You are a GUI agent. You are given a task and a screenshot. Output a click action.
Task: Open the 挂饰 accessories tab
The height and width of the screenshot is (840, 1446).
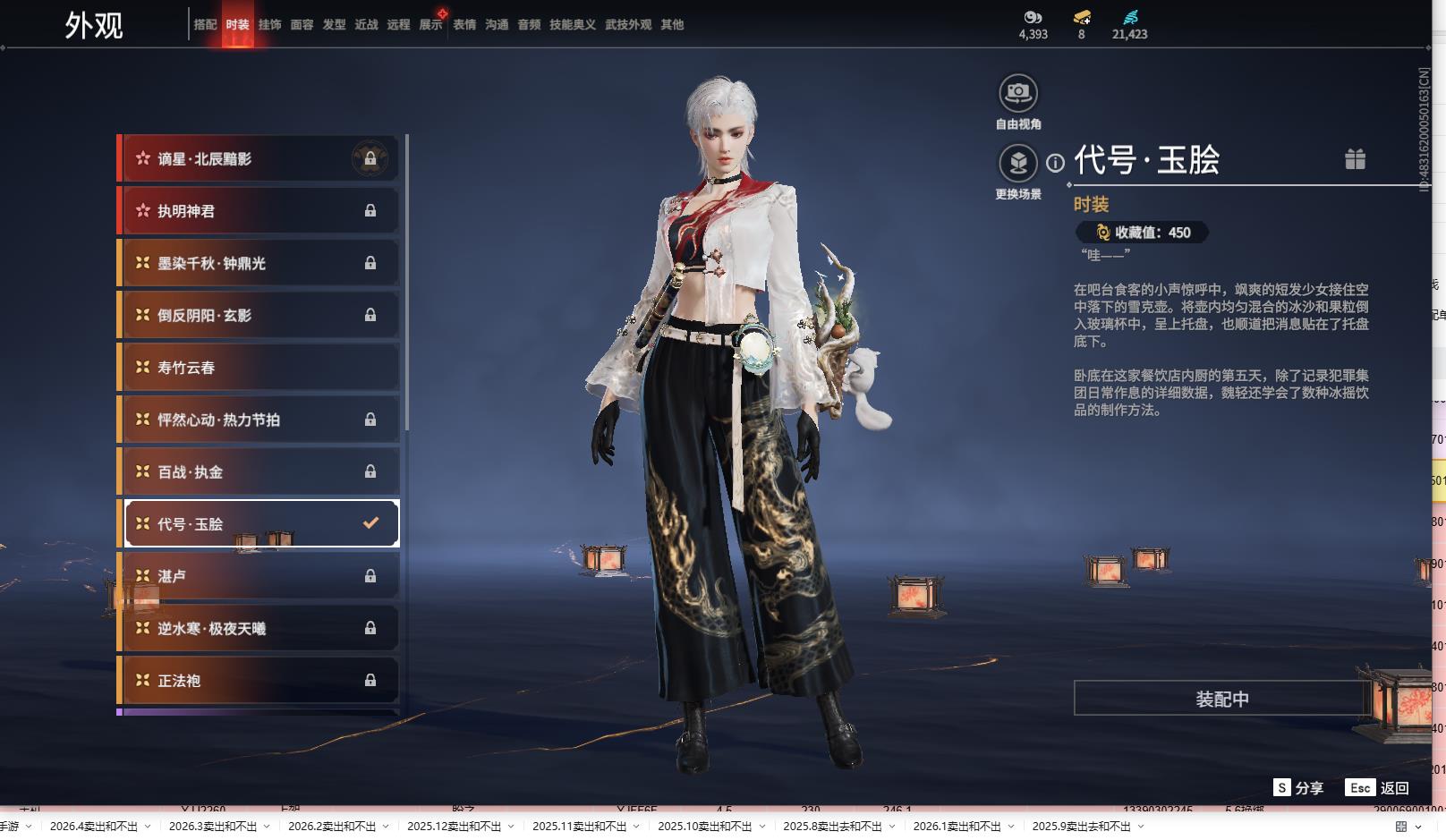coord(269,25)
